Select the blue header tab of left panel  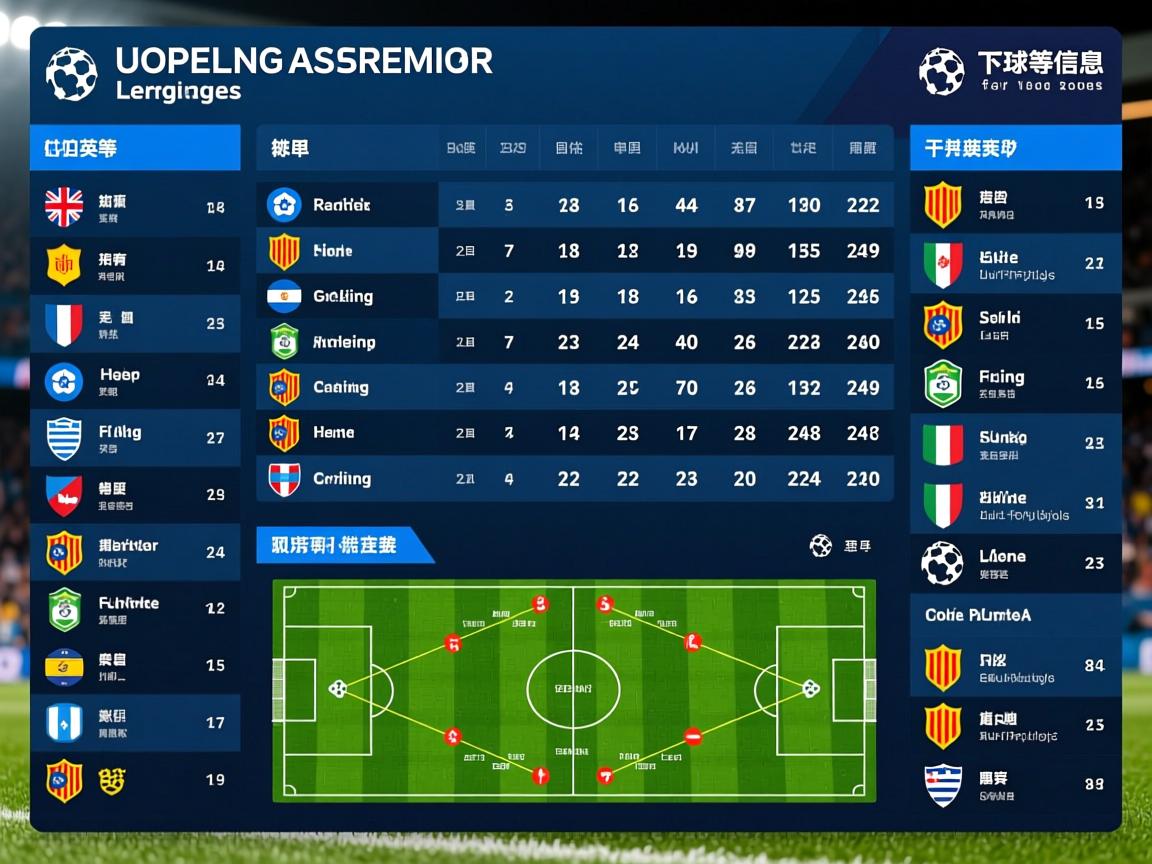135,148
